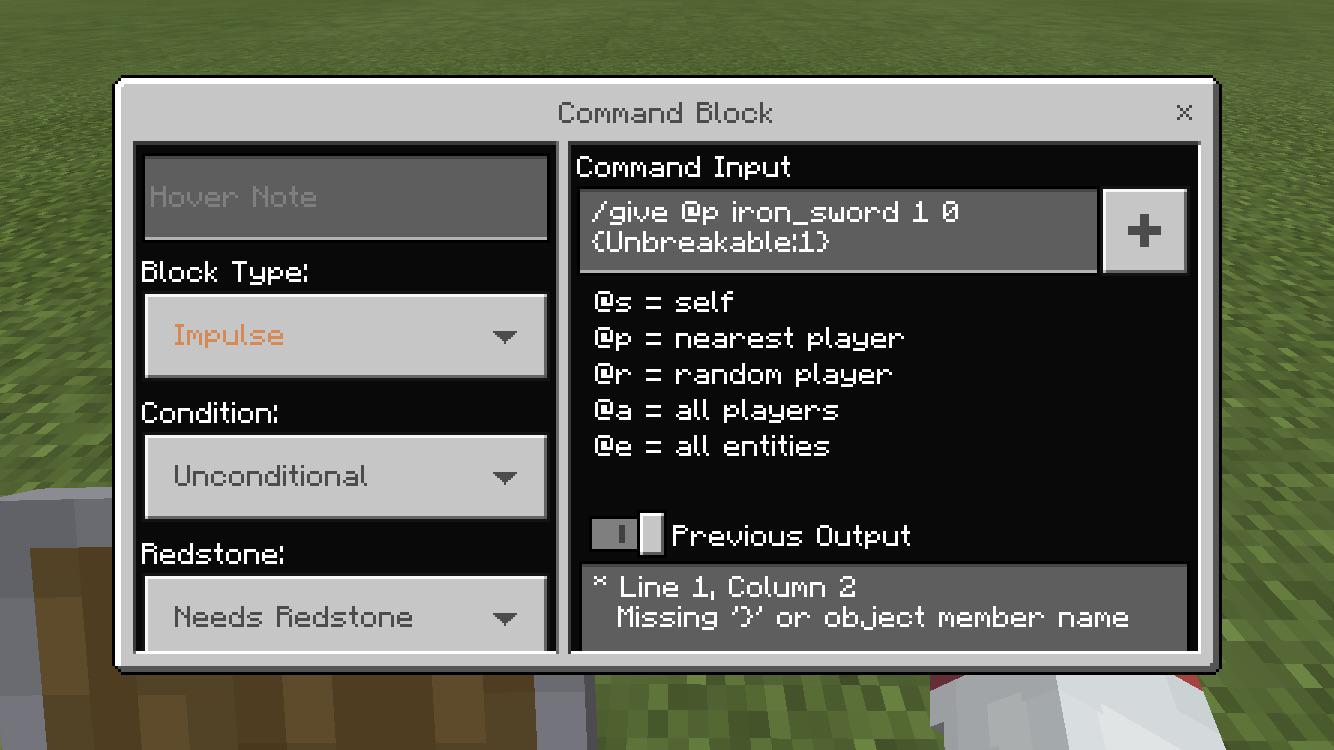Click the Hover Note input field
The width and height of the screenshot is (1334, 750).
(345, 197)
